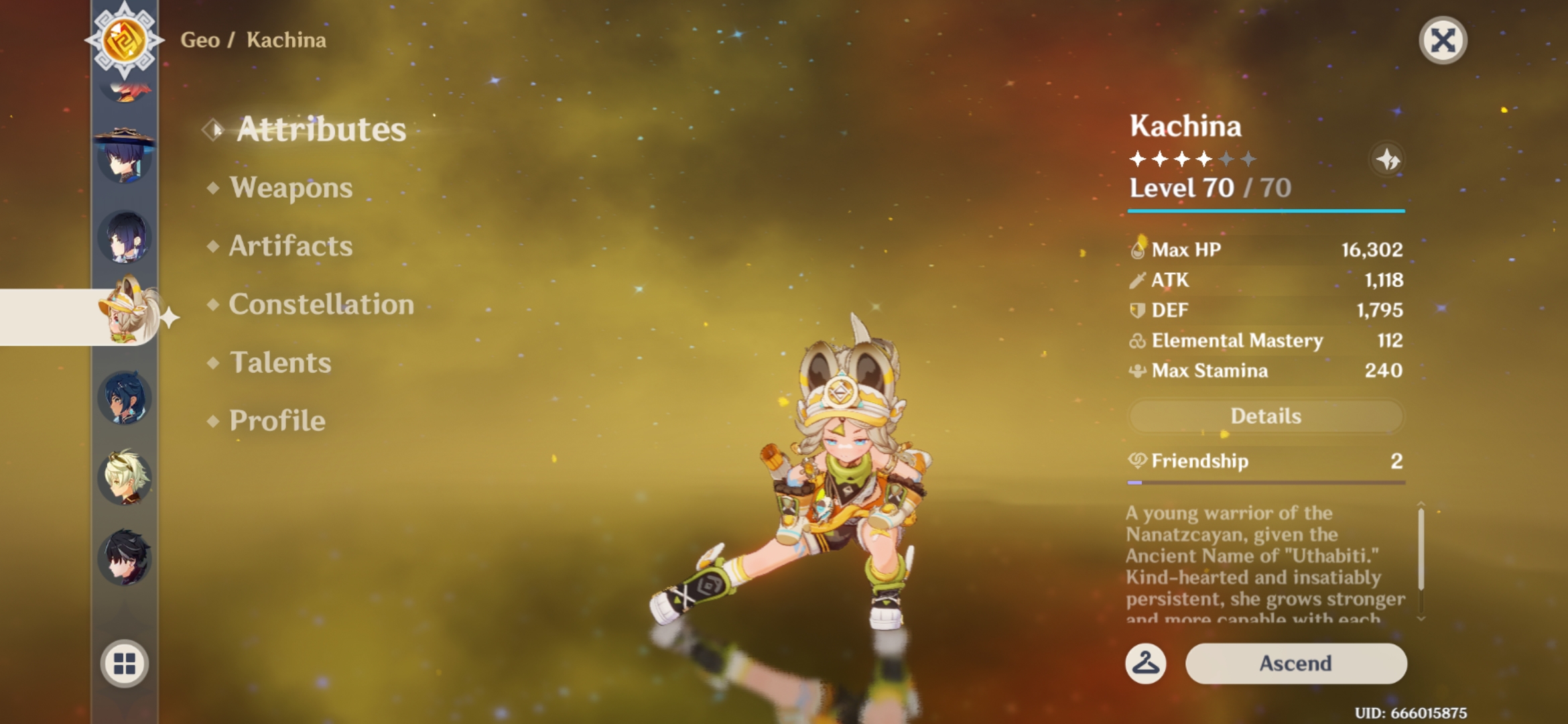Open the Artifacts section
Screen dimensions: 1568x724
point(289,247)
